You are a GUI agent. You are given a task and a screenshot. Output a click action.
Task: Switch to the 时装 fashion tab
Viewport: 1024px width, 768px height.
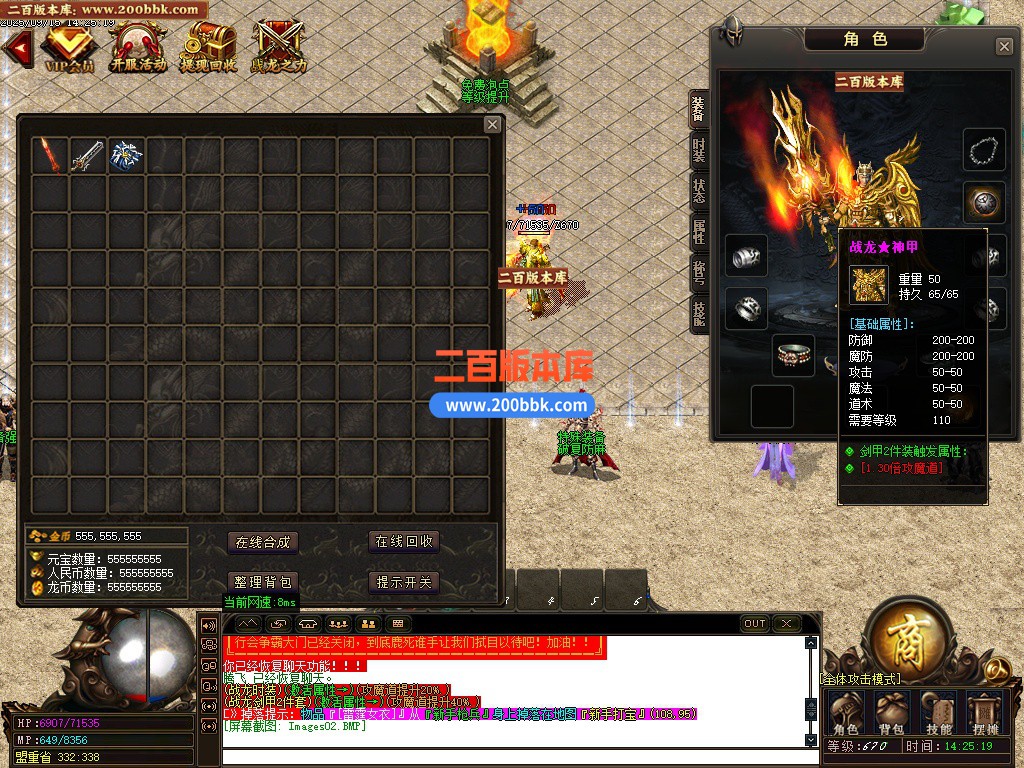(x=698, y=151)
